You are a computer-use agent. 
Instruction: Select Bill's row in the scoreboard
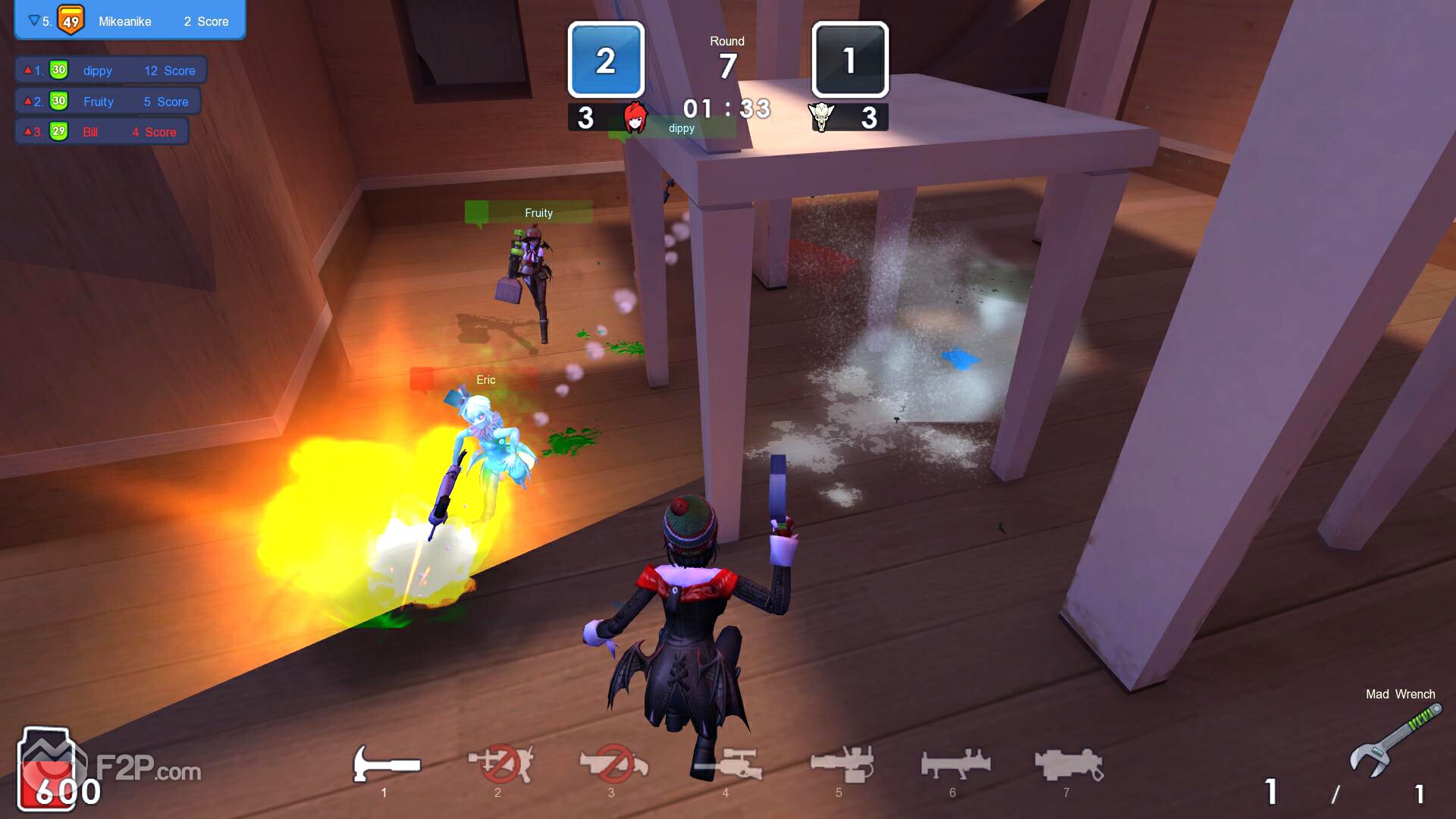pos(102,132)
